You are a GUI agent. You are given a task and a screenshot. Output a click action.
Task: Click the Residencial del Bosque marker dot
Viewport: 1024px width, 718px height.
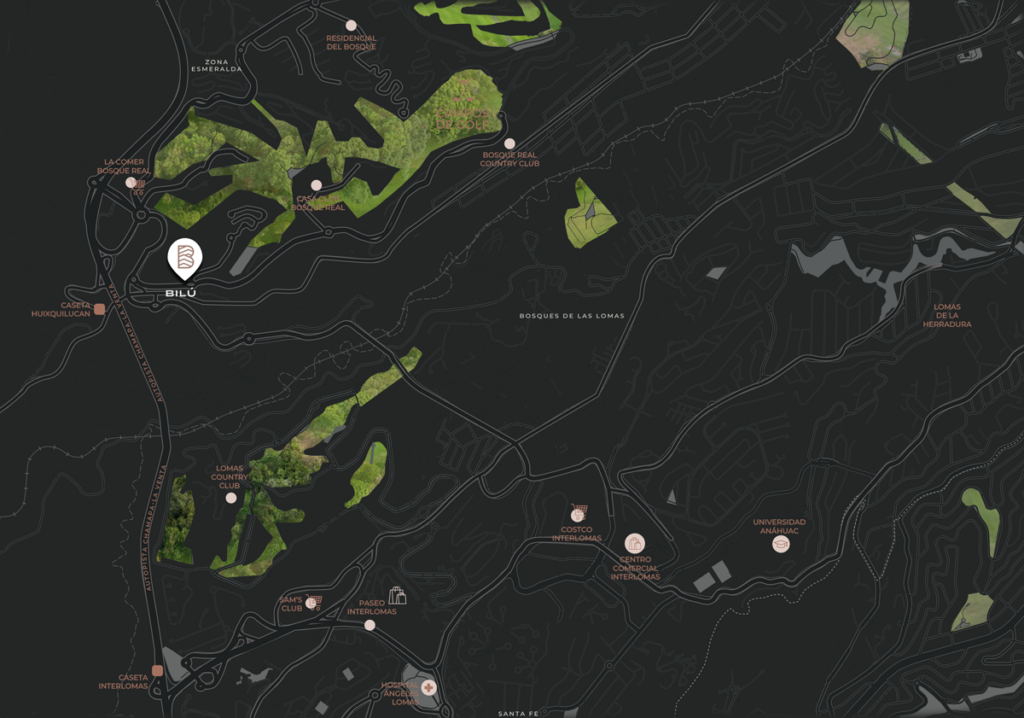(351, 25)
